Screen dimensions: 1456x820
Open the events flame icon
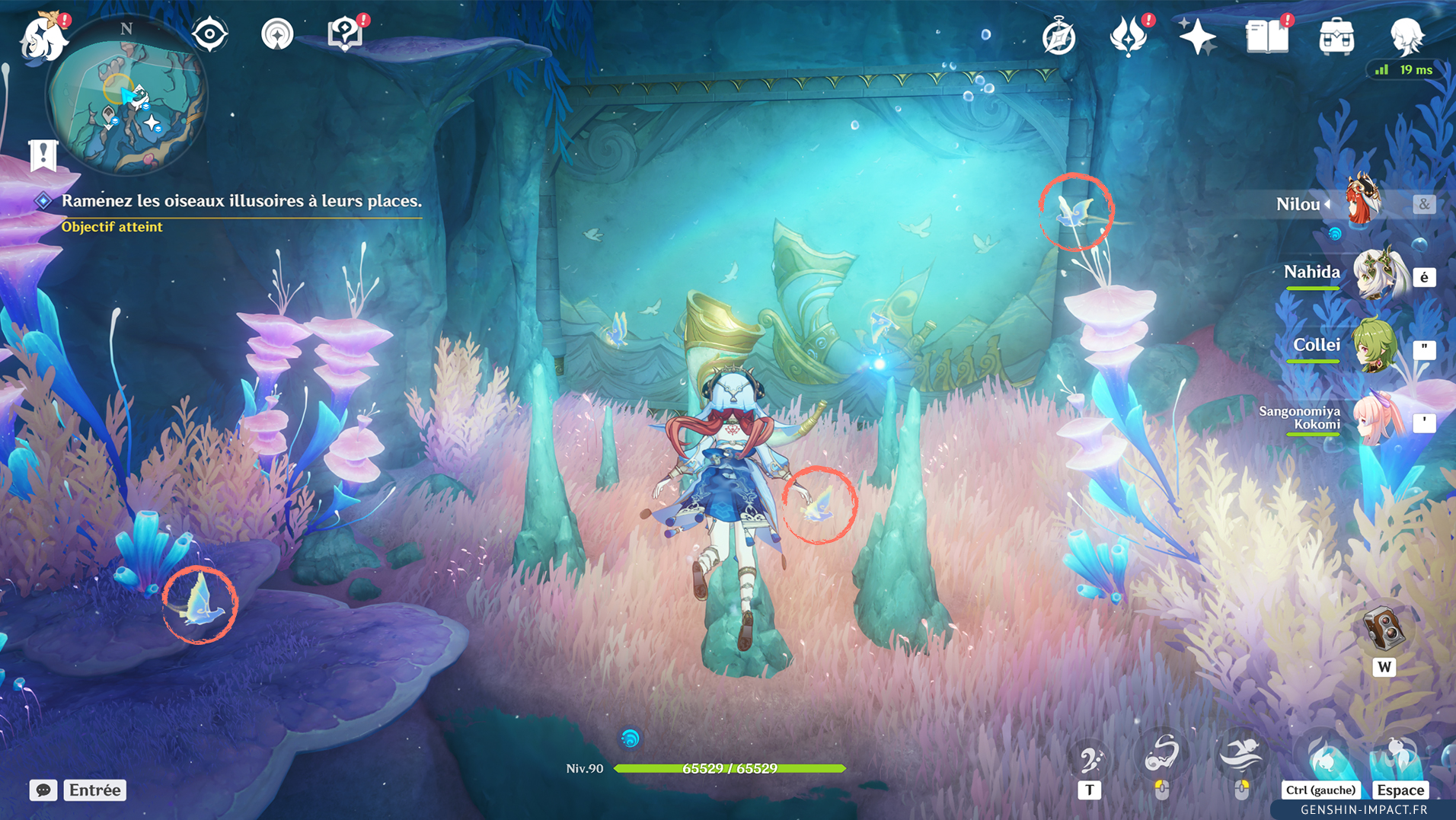point(1128,37)
